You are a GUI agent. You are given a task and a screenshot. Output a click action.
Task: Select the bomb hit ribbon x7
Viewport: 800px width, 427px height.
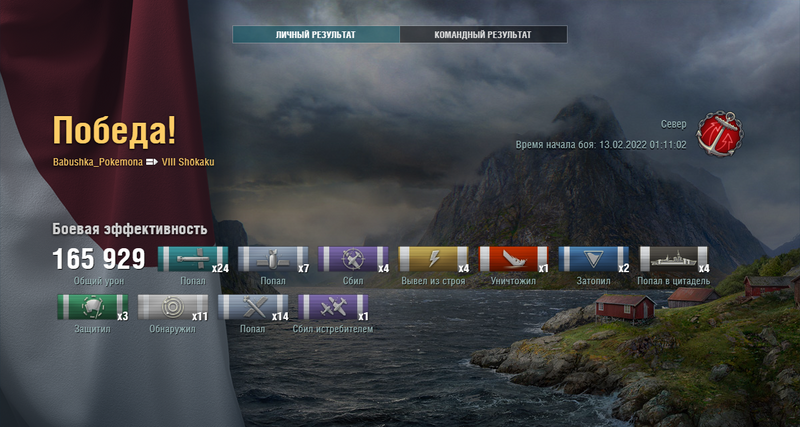[x=273, y=260]
